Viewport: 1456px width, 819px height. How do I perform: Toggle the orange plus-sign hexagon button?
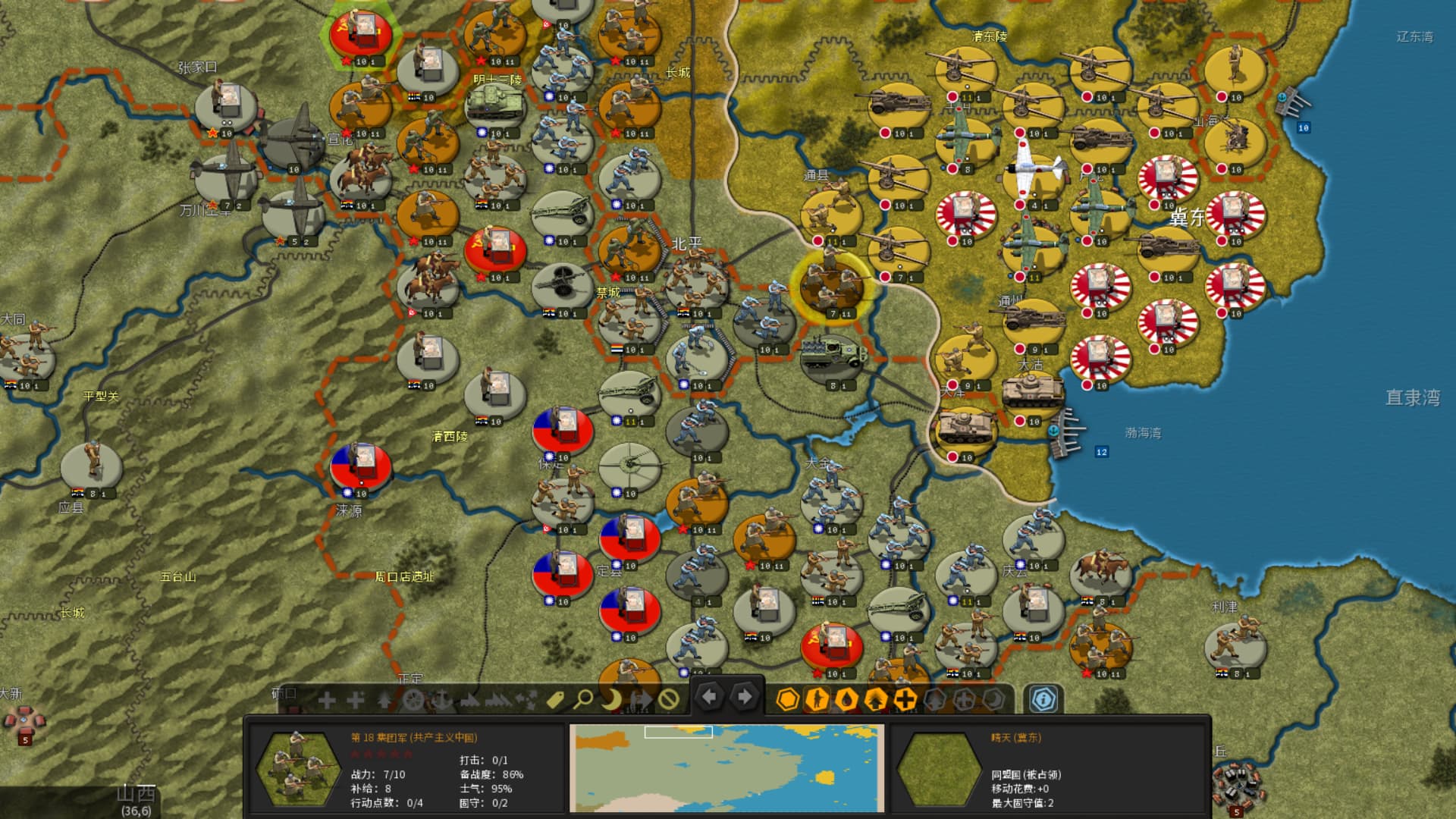point(905,699)
